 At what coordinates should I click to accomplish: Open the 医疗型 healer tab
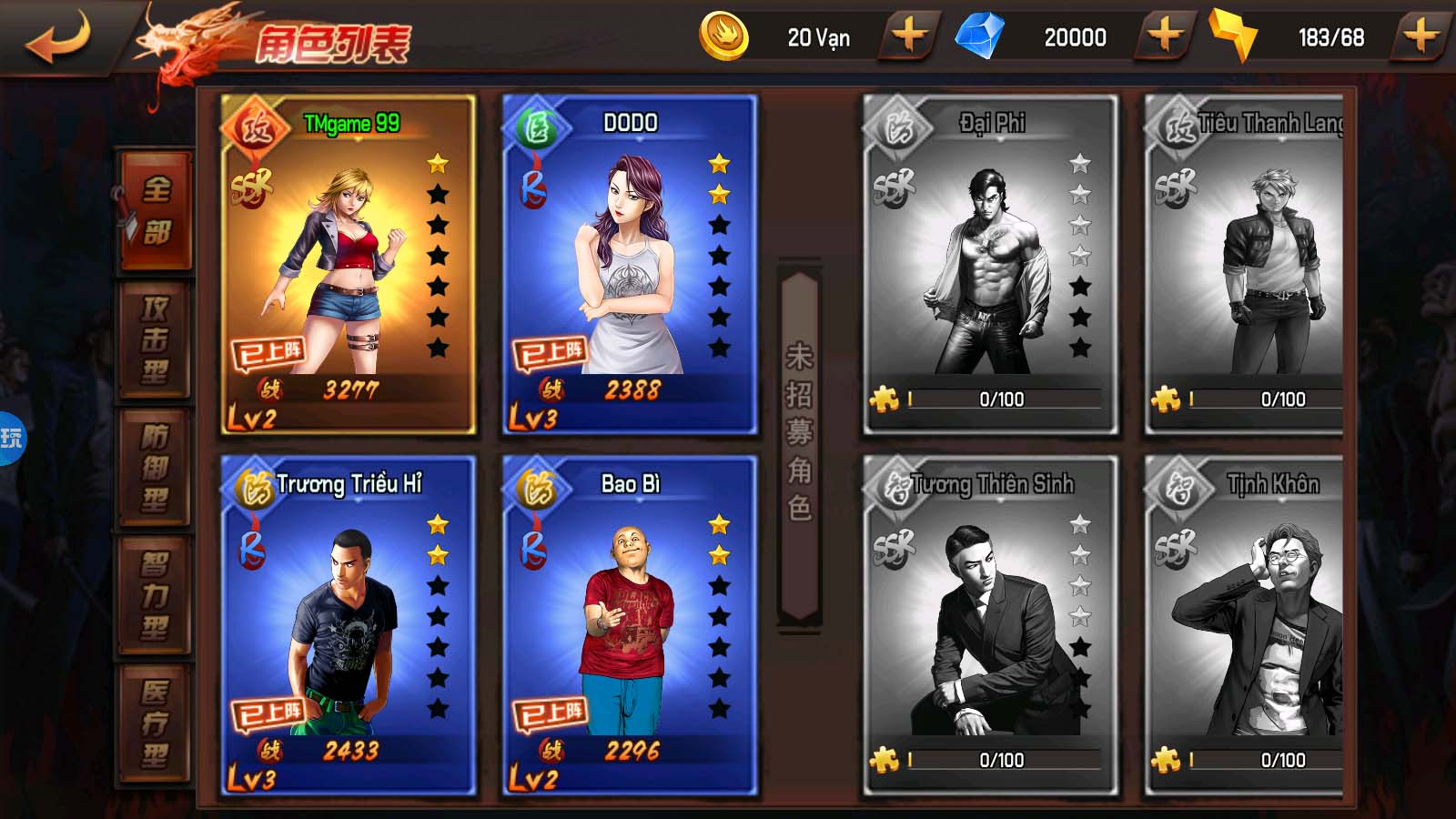(156, 724)
